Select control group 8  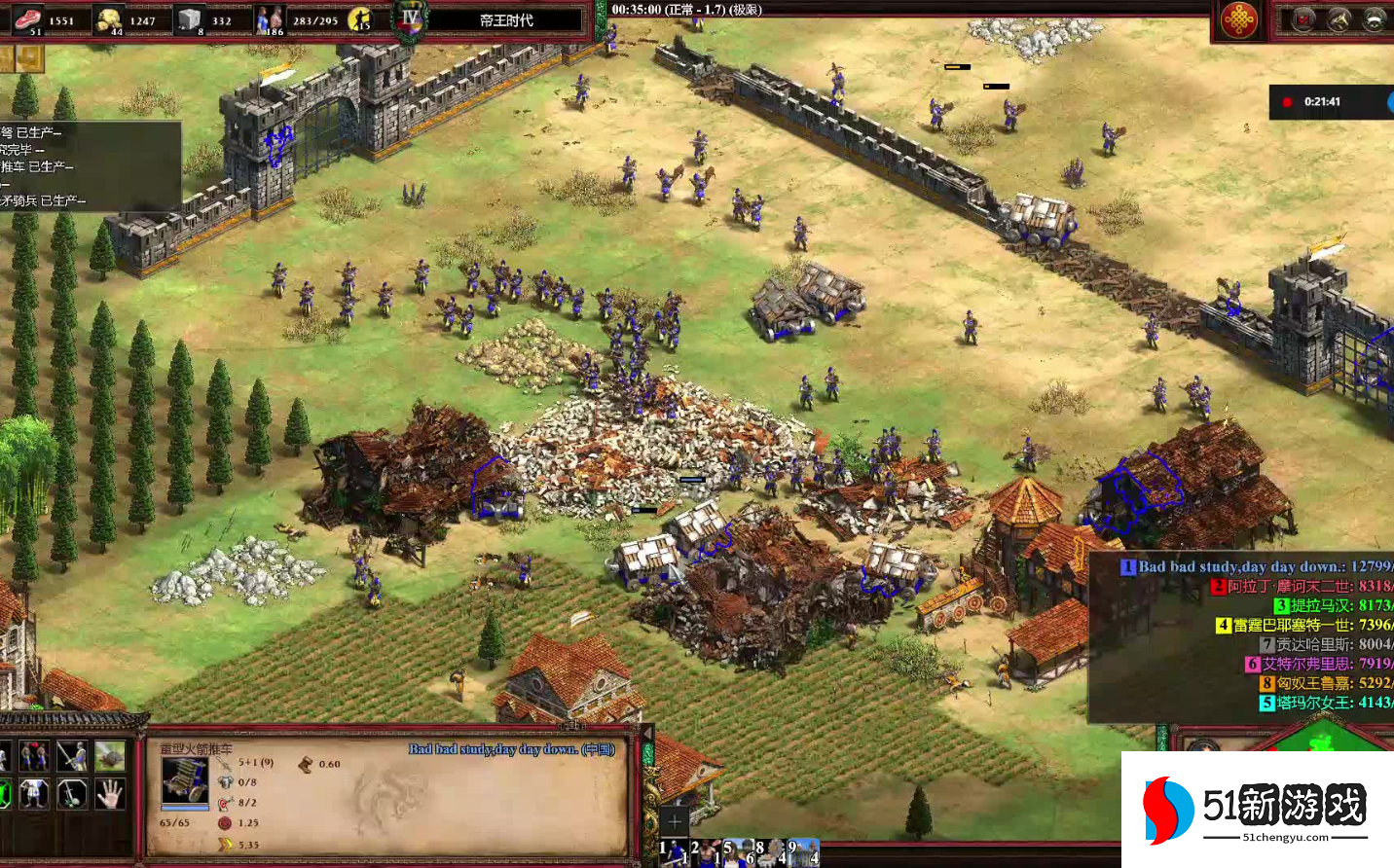pos(770,852)
